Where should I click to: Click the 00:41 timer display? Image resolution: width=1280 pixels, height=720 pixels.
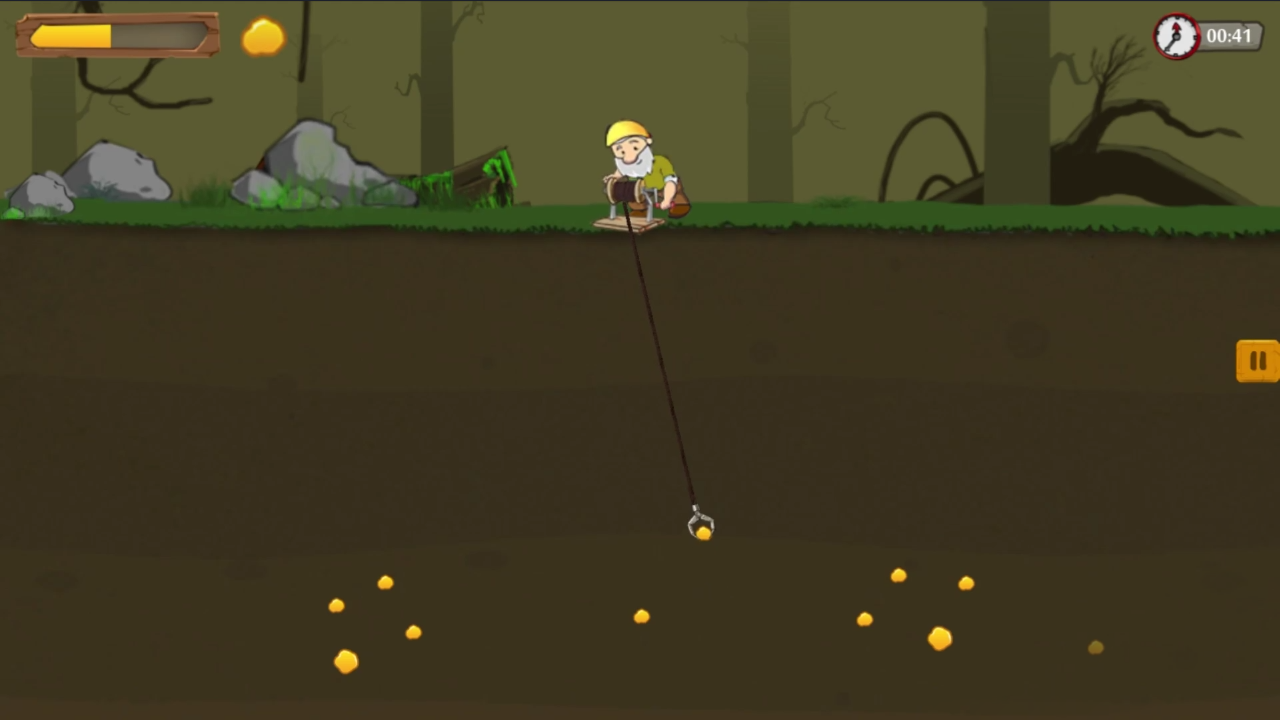[x=1227, y=36]
